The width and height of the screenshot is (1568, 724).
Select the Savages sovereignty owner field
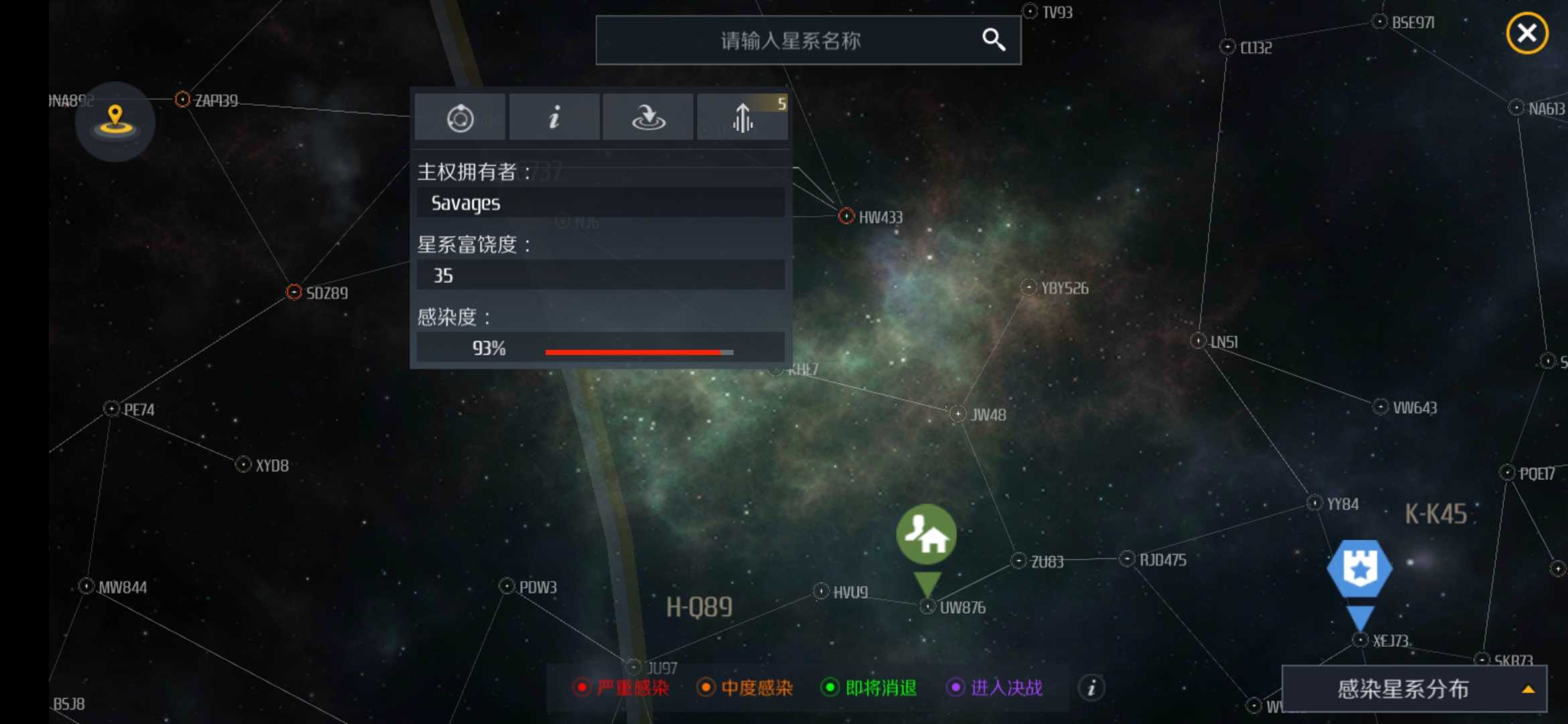599,202
